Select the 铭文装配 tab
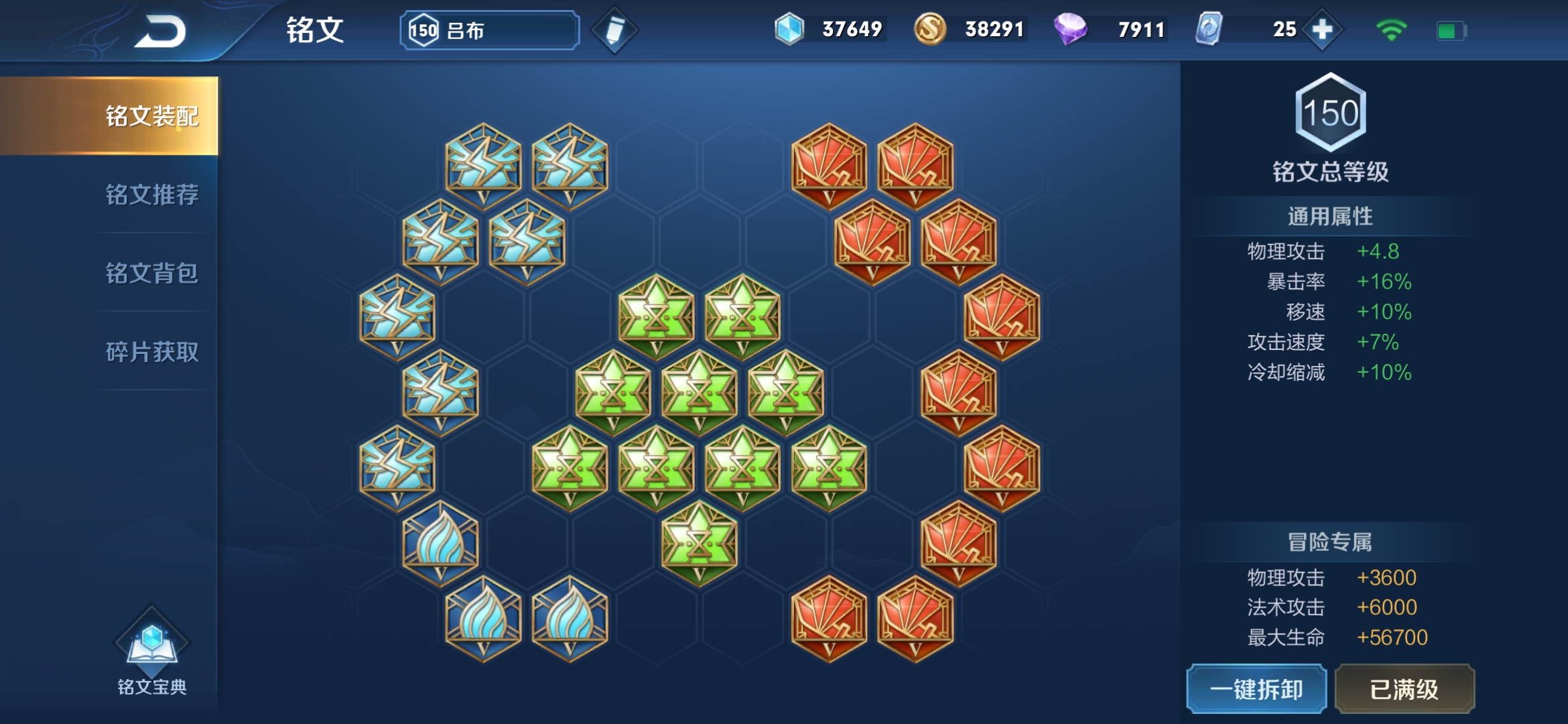 pyautogui.click(x=151, y=116)
